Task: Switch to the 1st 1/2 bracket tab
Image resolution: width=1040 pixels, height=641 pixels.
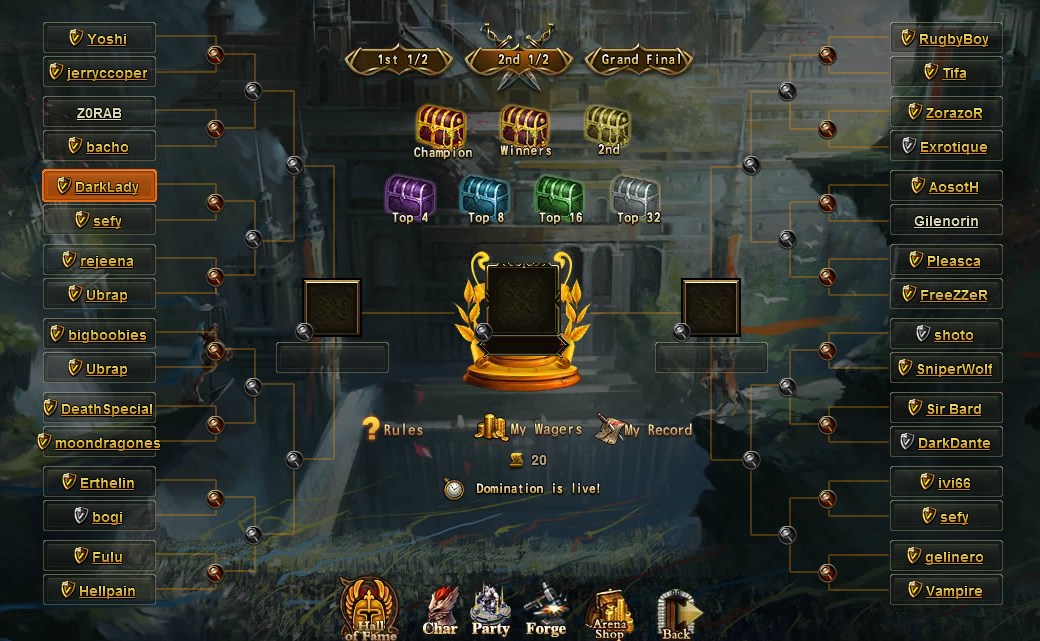Action: pyautogui.click(x=402, y=60)
